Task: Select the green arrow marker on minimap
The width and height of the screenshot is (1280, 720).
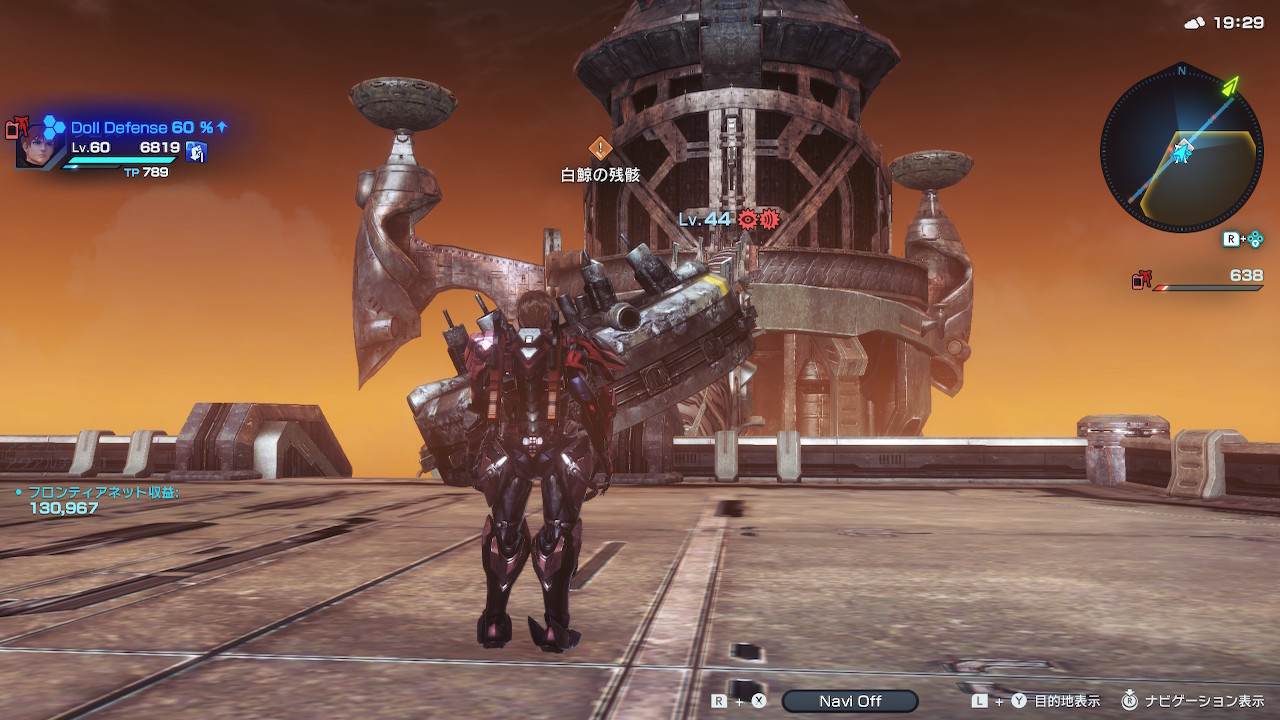Action: coord(1229,86)
